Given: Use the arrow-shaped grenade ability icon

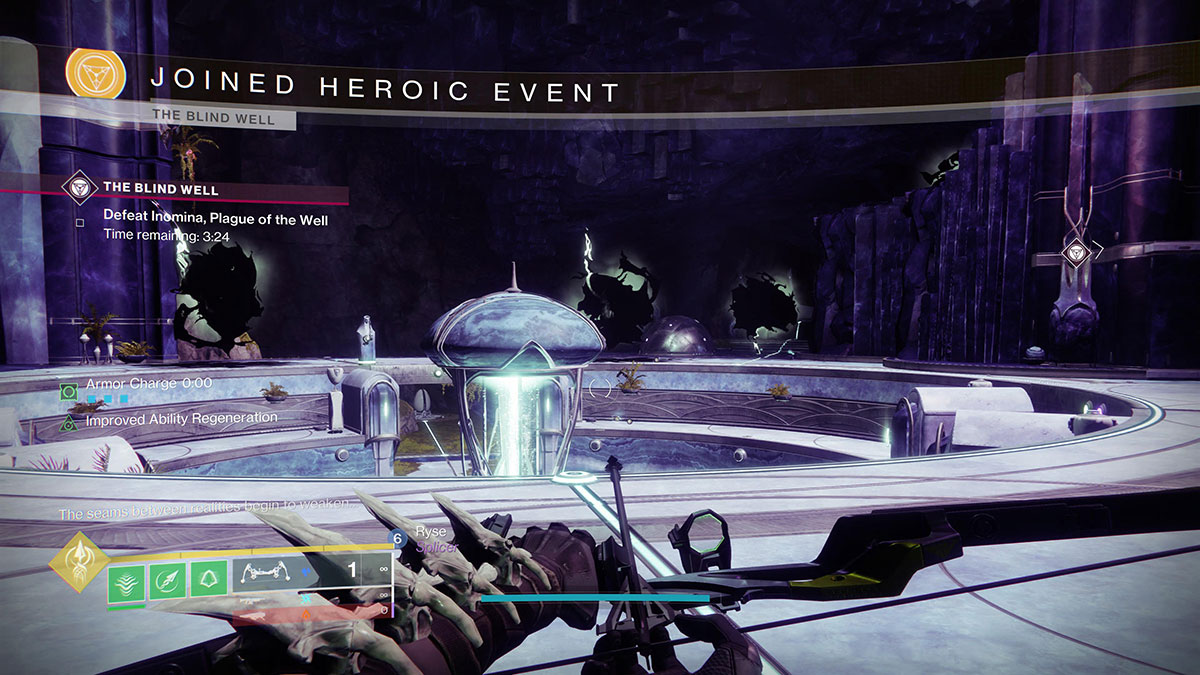Looking at the screenshot, I should [x=167, y=580].
